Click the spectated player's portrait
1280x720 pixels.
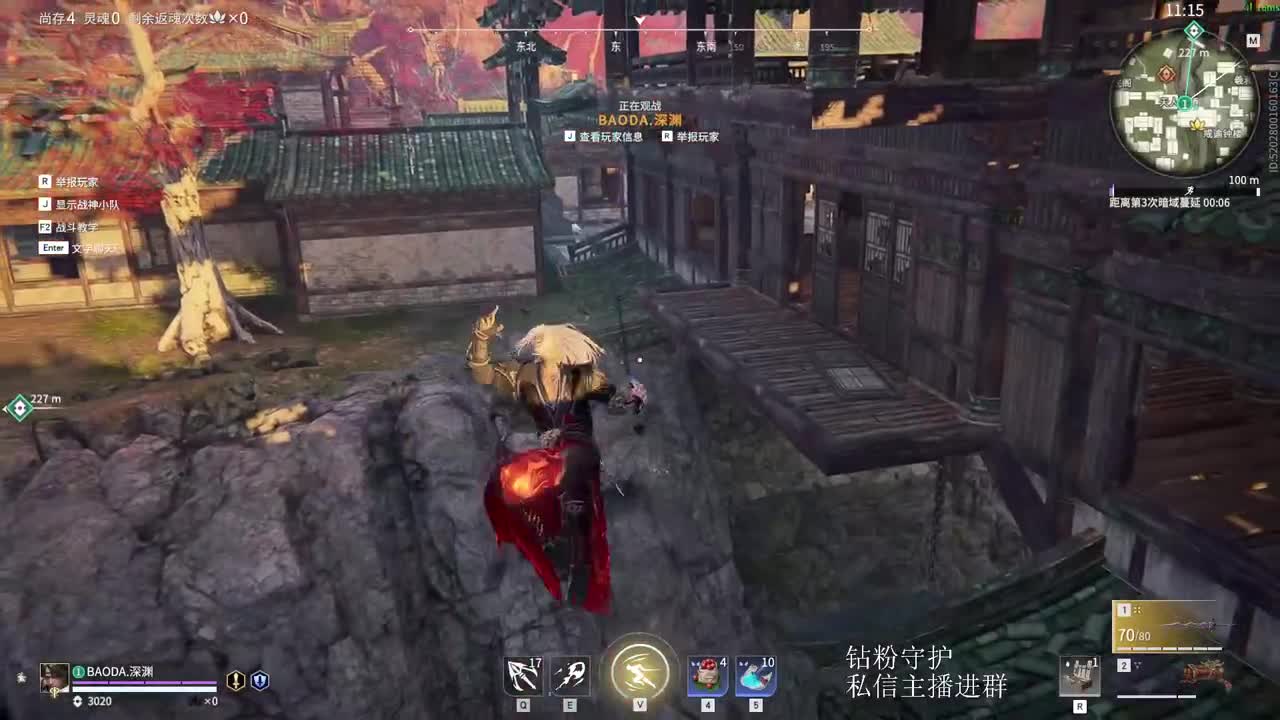(54, 677)
